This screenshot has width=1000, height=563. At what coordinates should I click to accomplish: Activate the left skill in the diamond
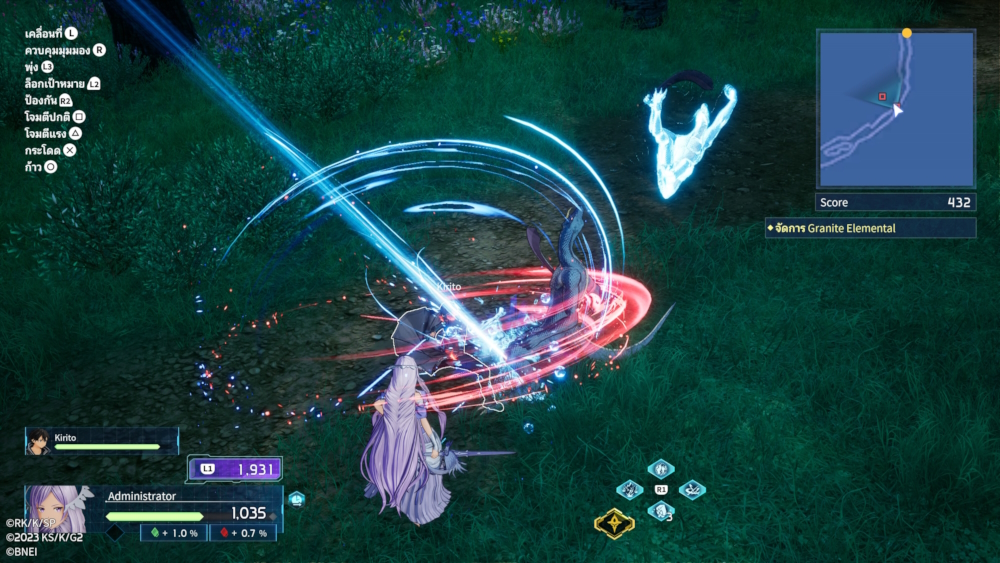[x=630, y=489]
